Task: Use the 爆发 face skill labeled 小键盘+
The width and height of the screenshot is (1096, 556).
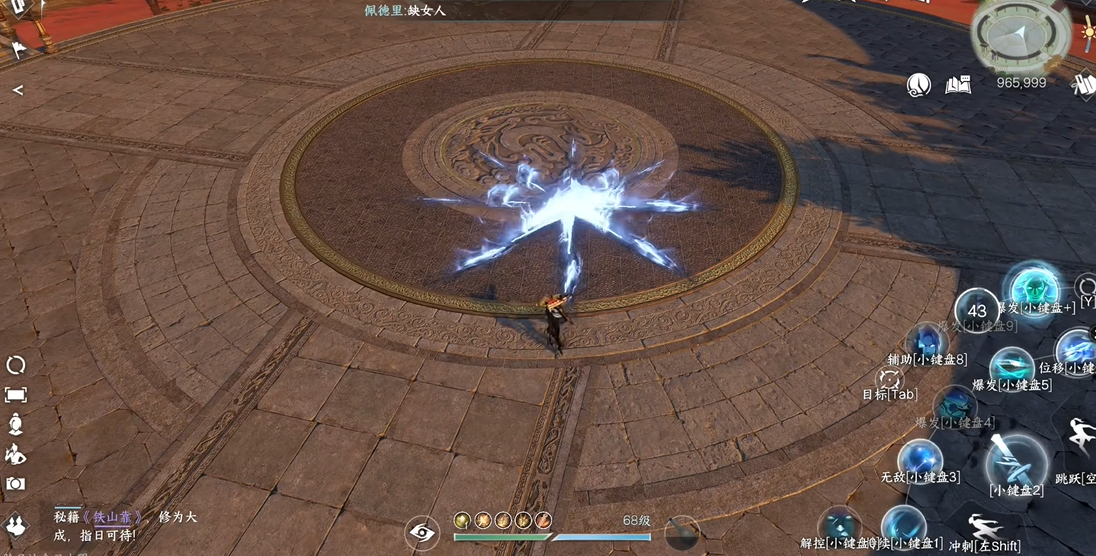Action: 1030,286
